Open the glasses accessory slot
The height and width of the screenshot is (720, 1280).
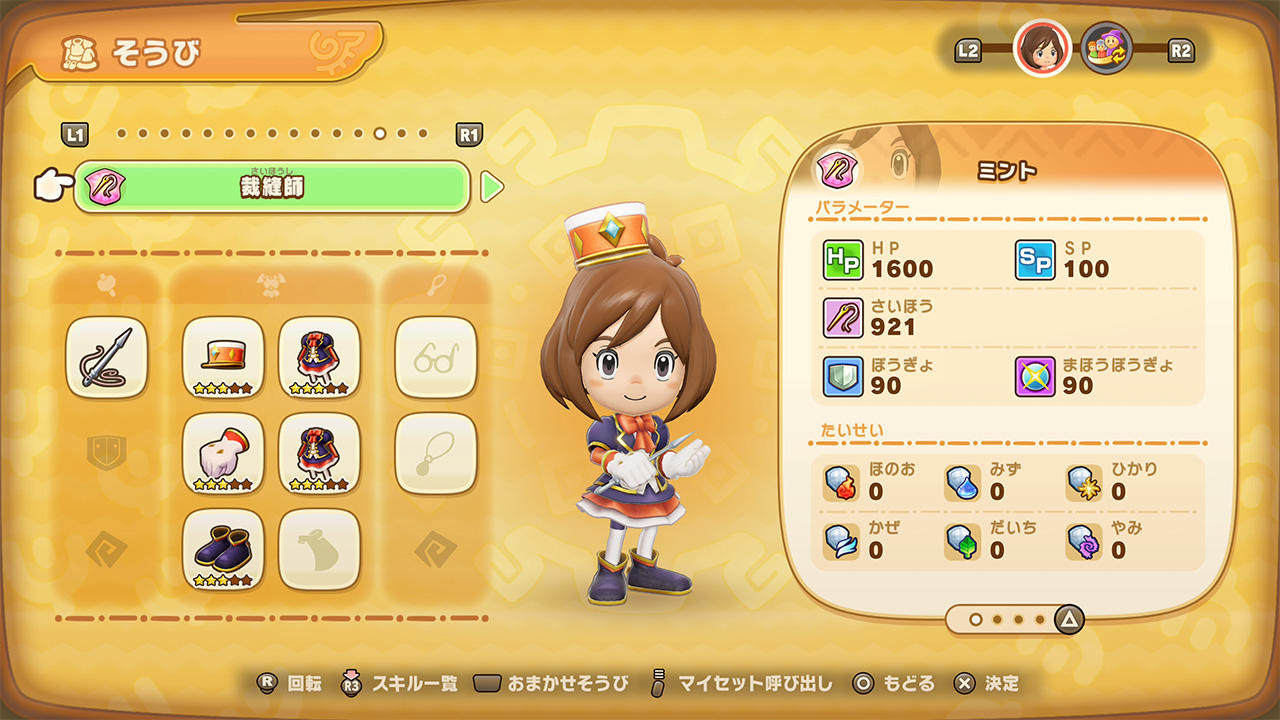(435, 357)
